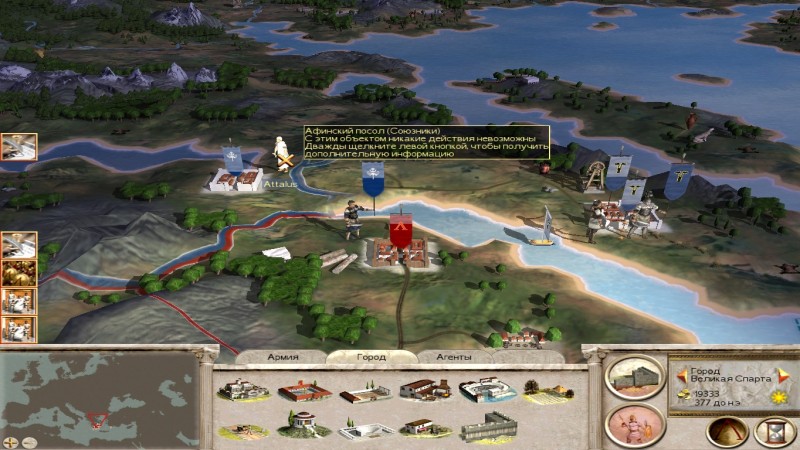Select the Город tab
The image size is (800, 450).
coord(358,356)
